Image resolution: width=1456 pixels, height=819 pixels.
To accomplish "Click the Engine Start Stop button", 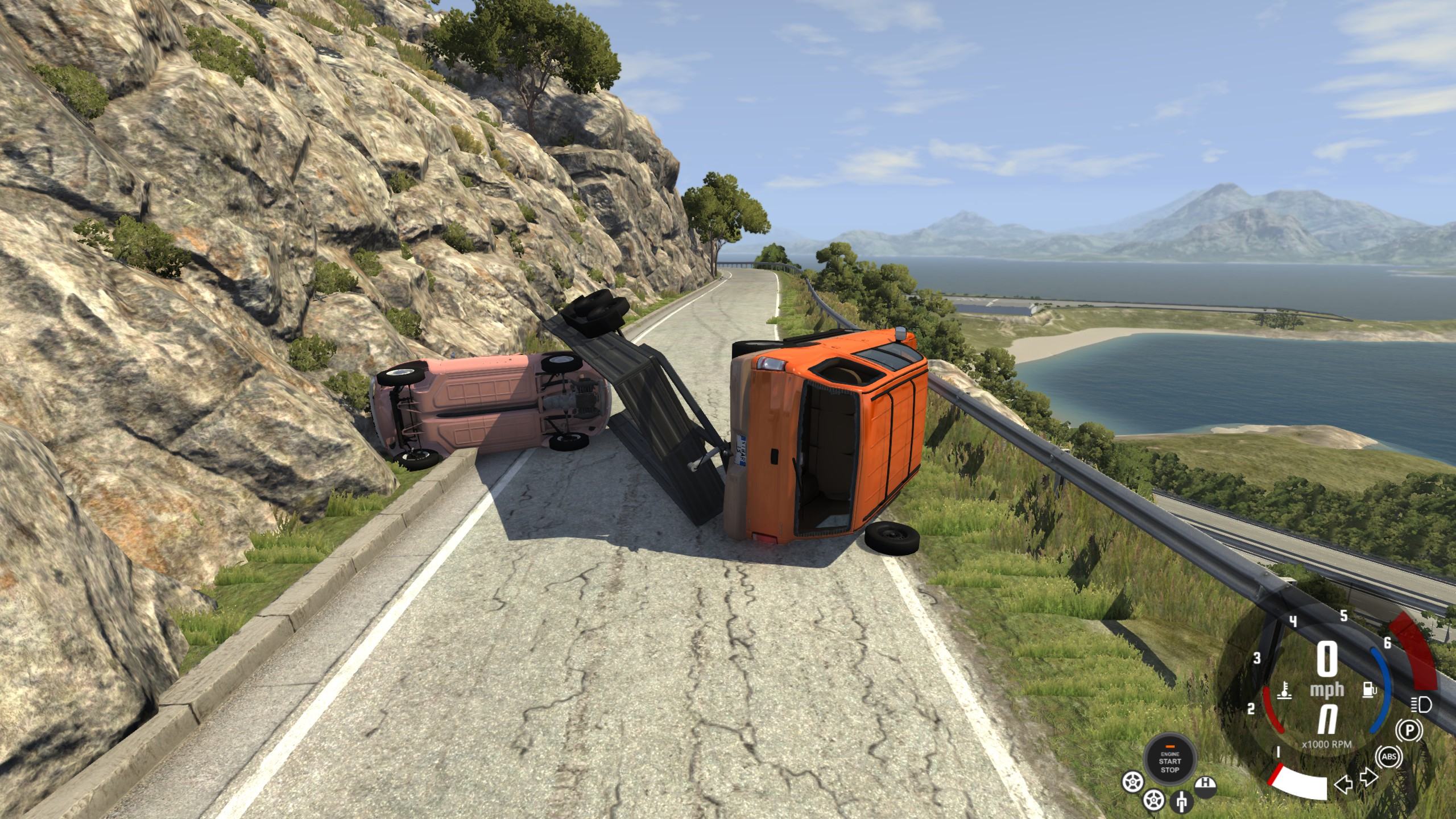I will pos(1170,761).
